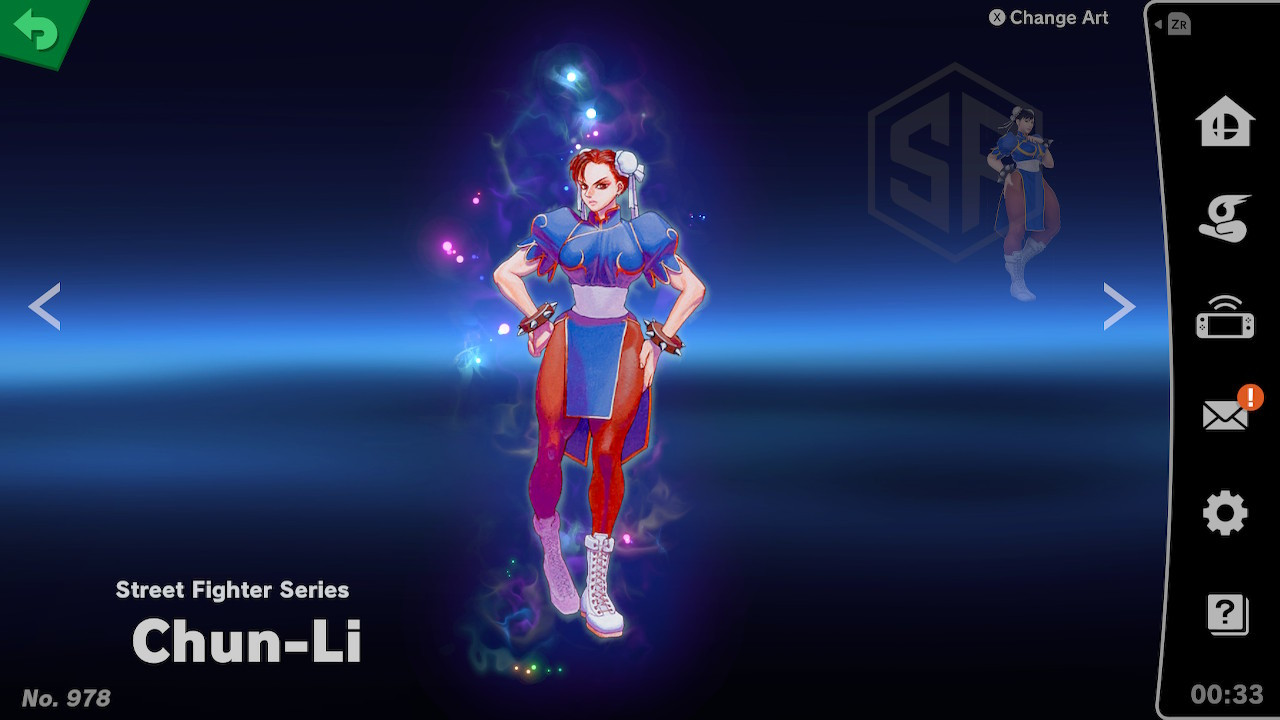Navigate to the previous spirit with left arrow
The height and width of the screenshot is (720, 1280).
click(x=45, y=306)
